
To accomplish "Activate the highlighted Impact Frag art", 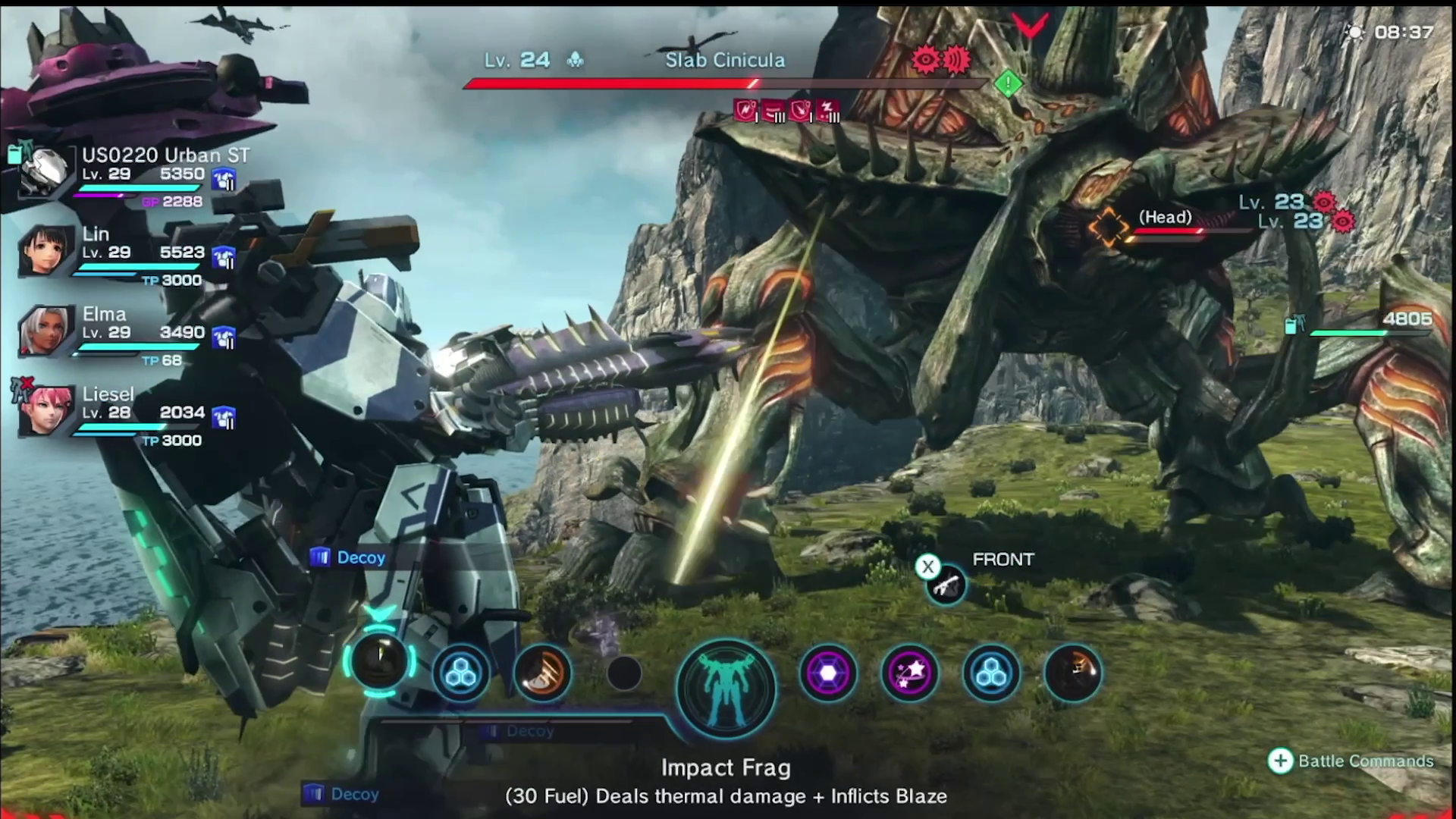I will (379, 662).
